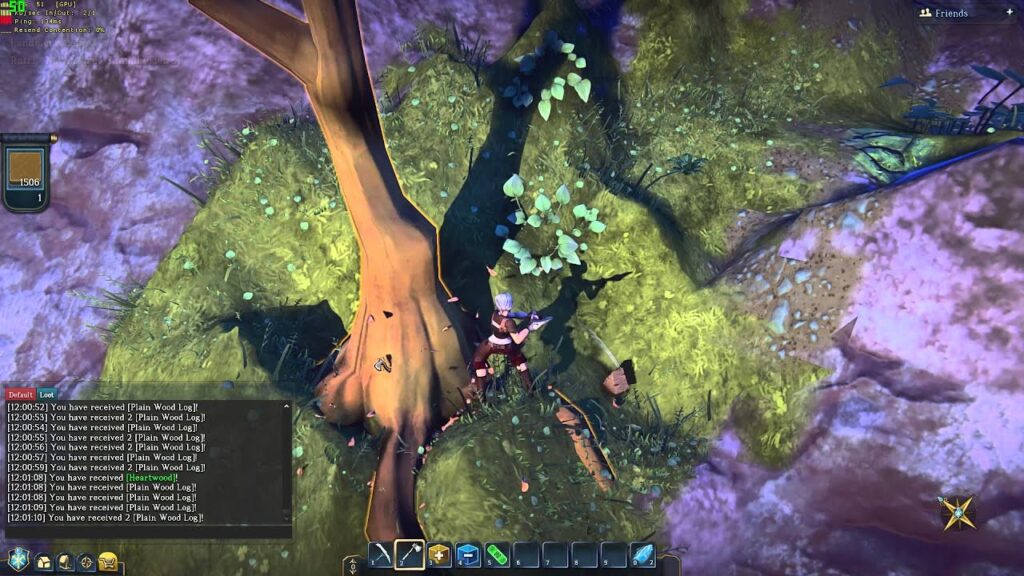Click the chat log scroll-up arrow
Image resolution: width=1024 pixels, height=576 pixels.
click(287, 407)
